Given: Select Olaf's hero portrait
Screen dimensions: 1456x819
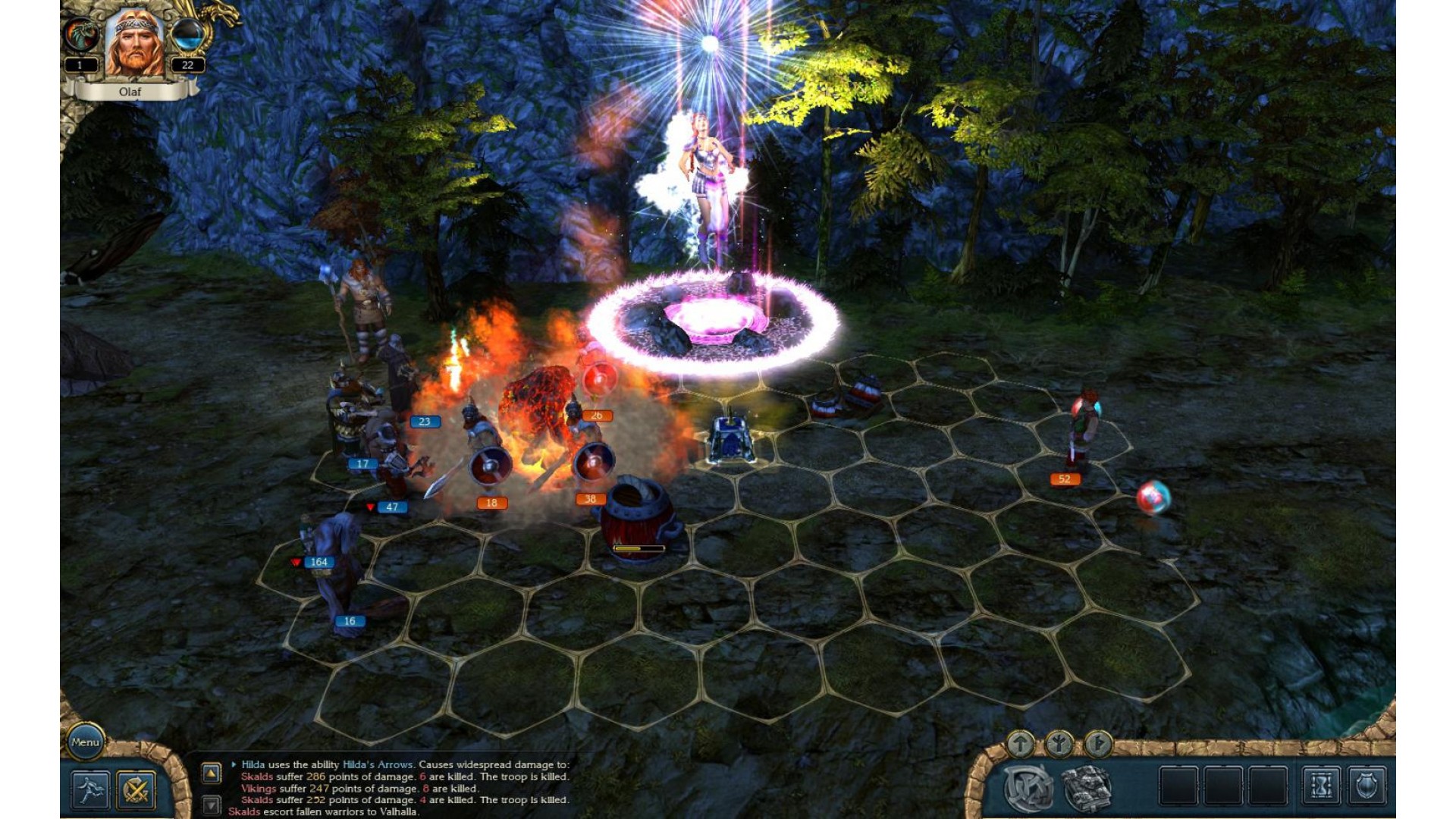Looking at the screenshot, I should (134, 44).
